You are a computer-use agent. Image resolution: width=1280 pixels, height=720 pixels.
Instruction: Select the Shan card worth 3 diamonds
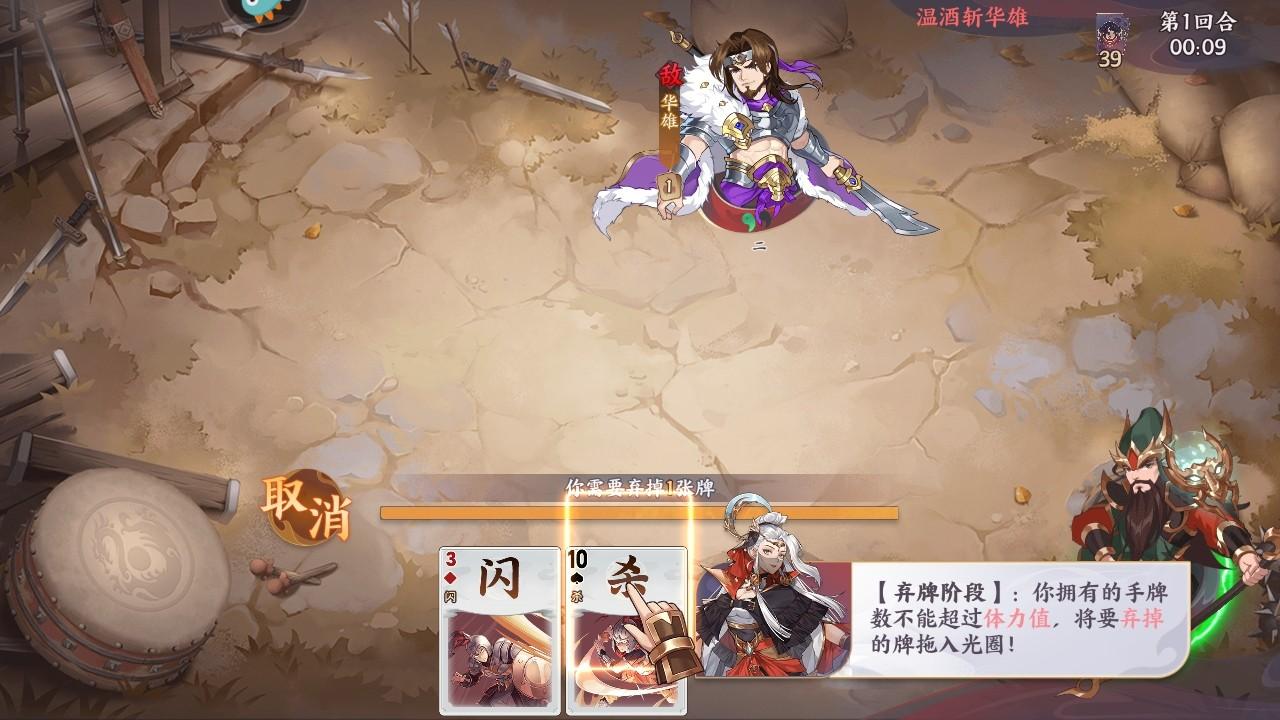(x=500, y=630)
